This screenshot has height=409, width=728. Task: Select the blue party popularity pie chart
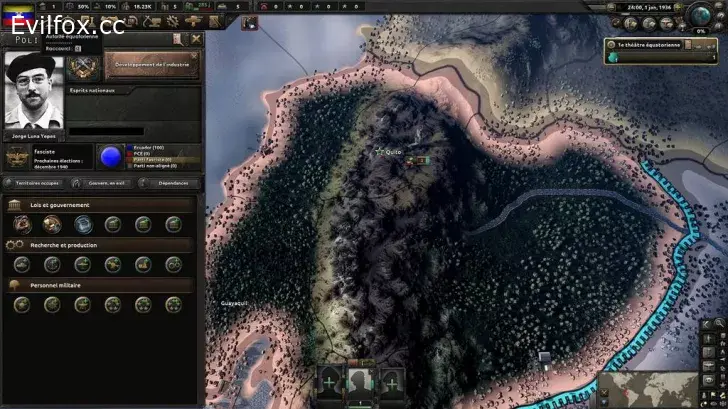pyautogui.click(x=109, y=157)
